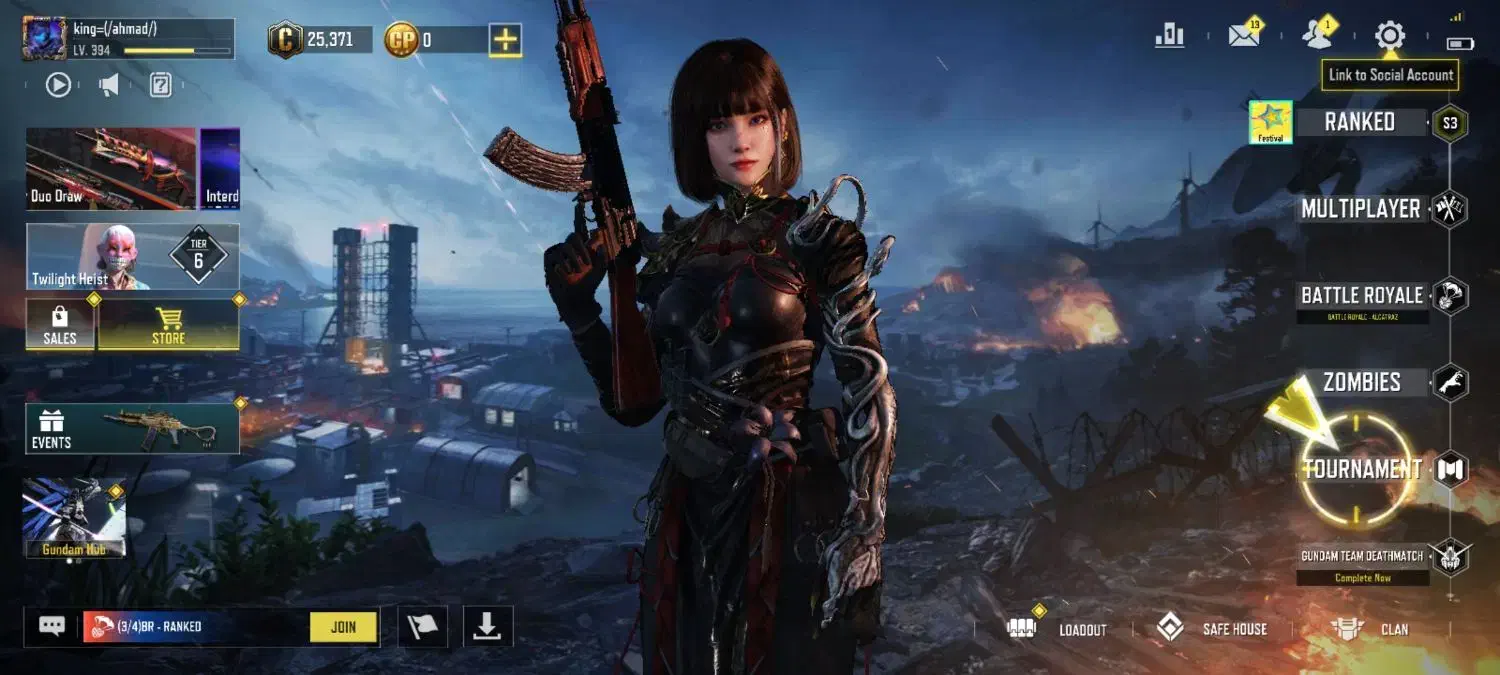Visit the Safe House
1500x675 pixels.
(x=1211, y=629)
